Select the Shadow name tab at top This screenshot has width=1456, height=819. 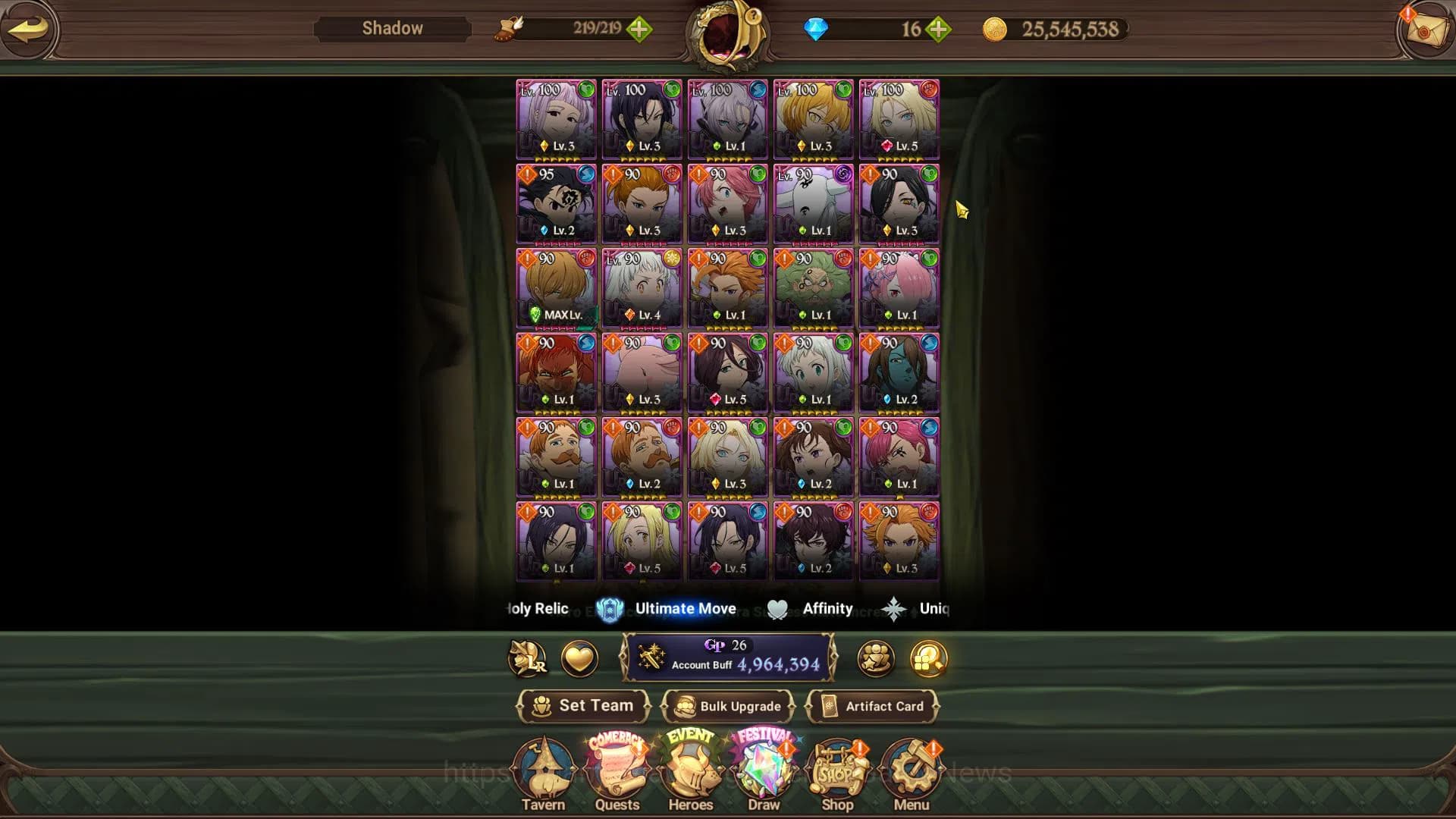pyautogui.click(x=391, y=28)
